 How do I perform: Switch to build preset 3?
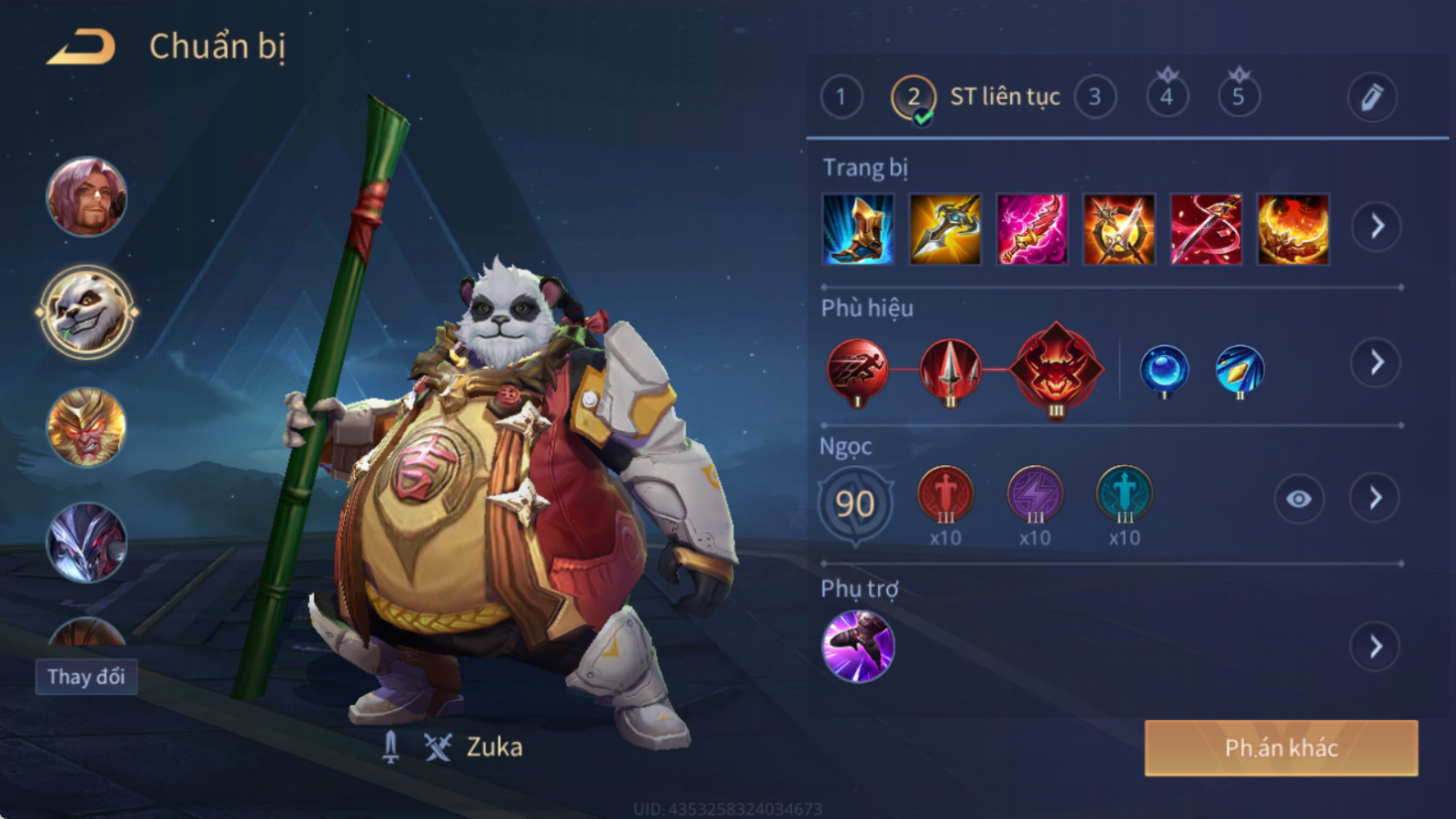click(1095, 97)
